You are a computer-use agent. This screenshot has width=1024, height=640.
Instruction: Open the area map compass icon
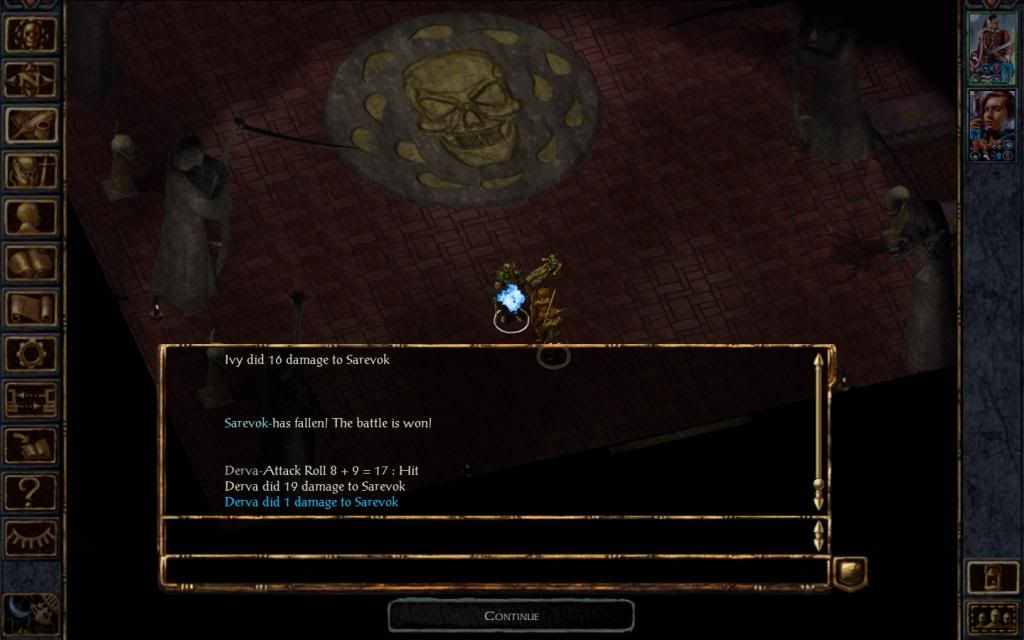click(x=31, y=78)
